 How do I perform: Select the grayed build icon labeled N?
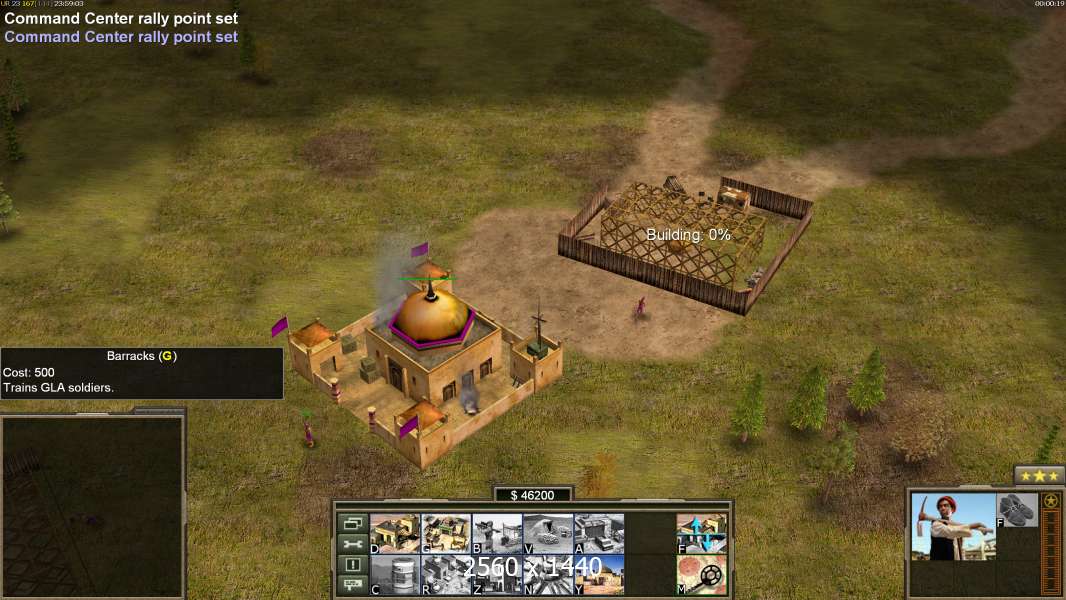548,575
